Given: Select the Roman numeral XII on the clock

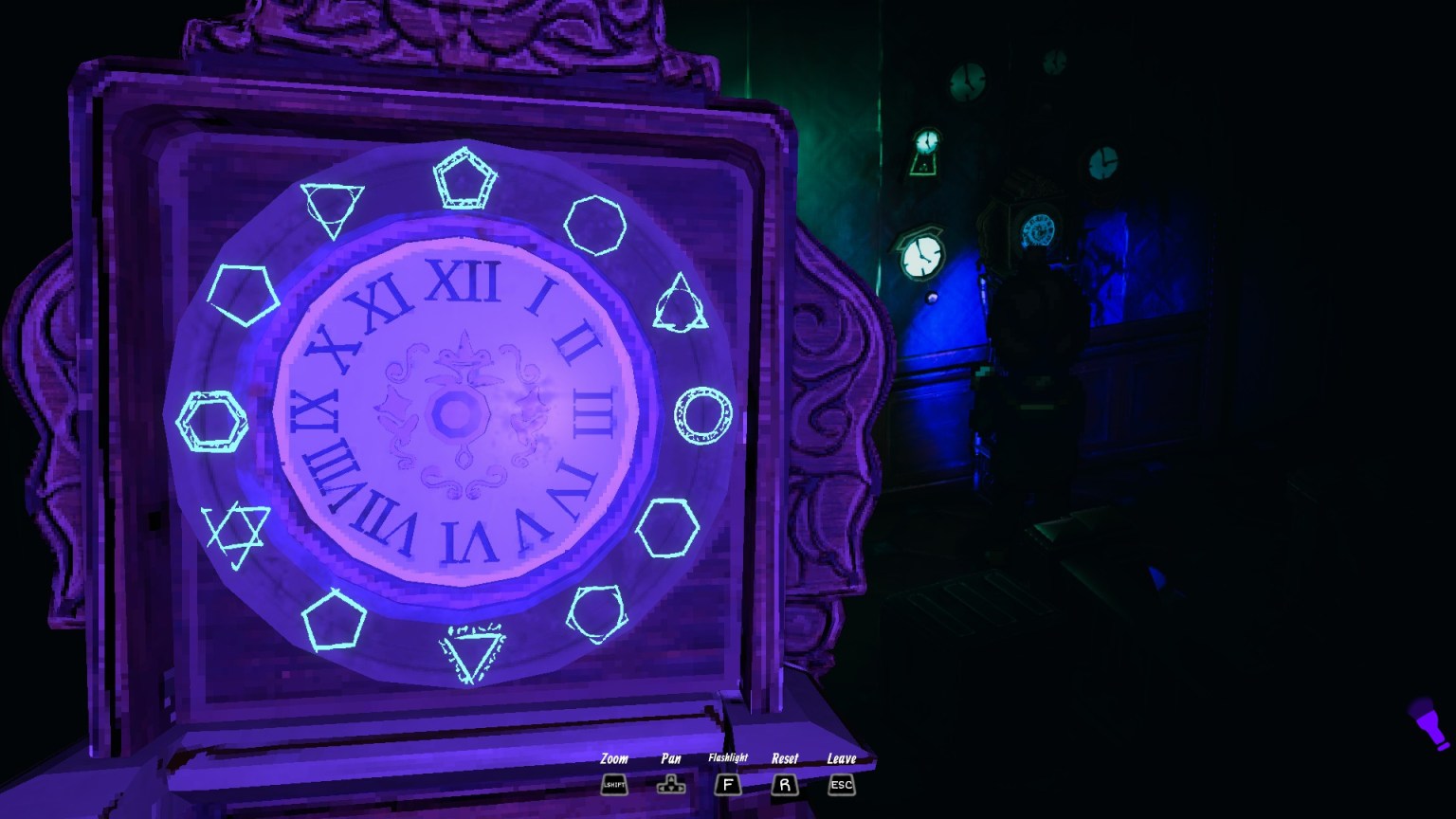Looking at the screenshot, I should (466, 280).
